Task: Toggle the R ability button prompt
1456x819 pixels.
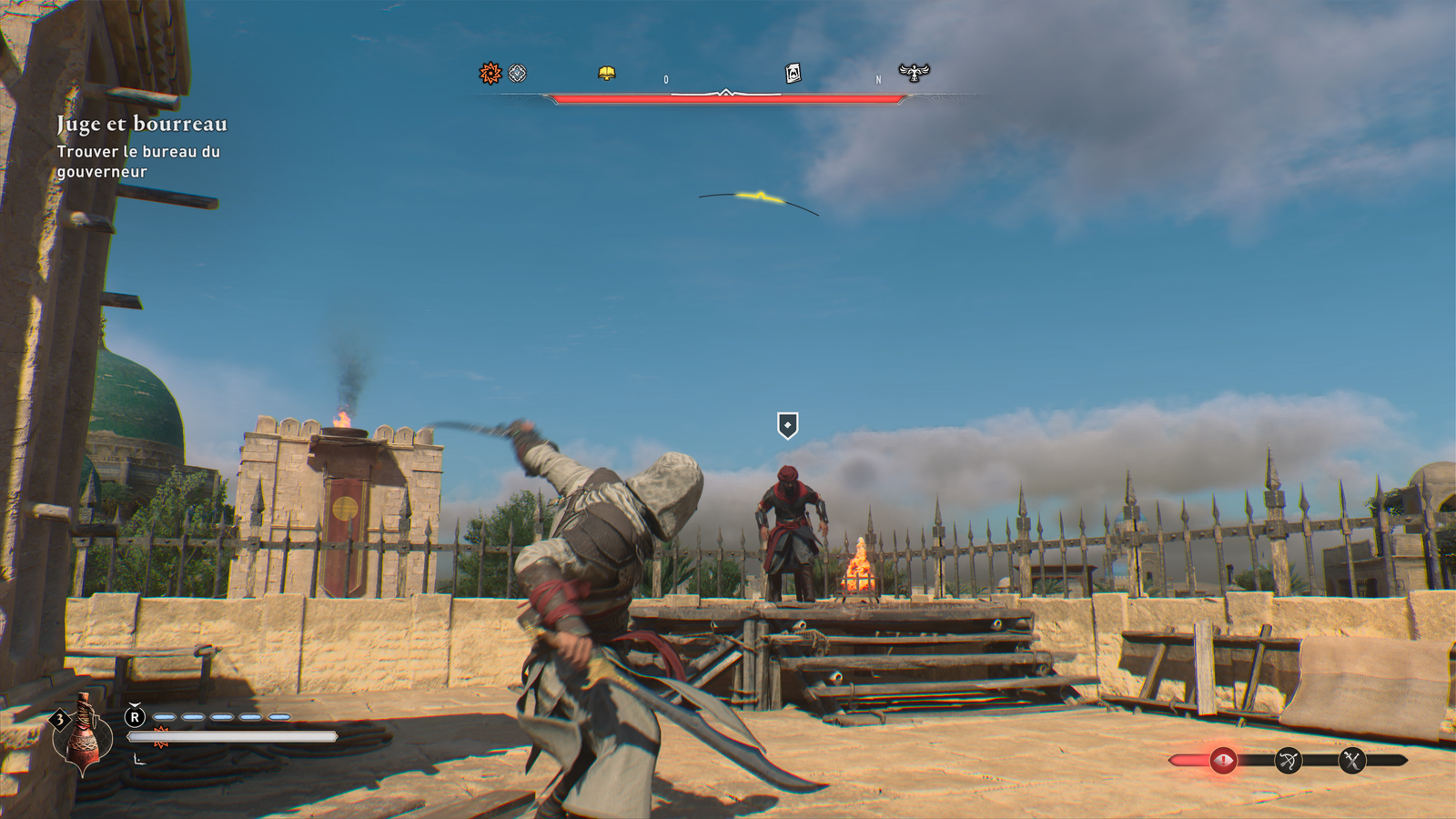Action: 135,718
